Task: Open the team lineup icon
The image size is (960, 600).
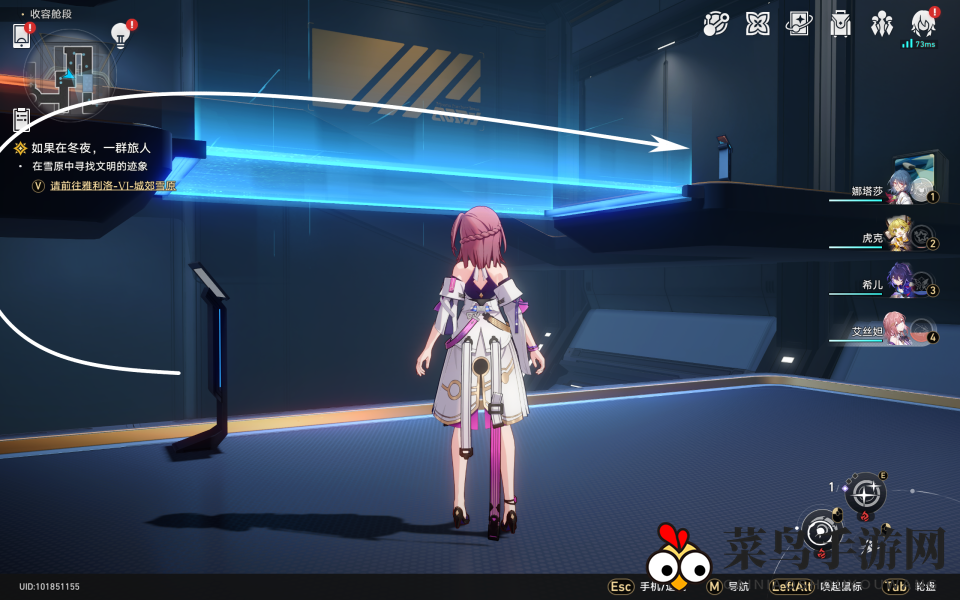Action: click(882, 24)
